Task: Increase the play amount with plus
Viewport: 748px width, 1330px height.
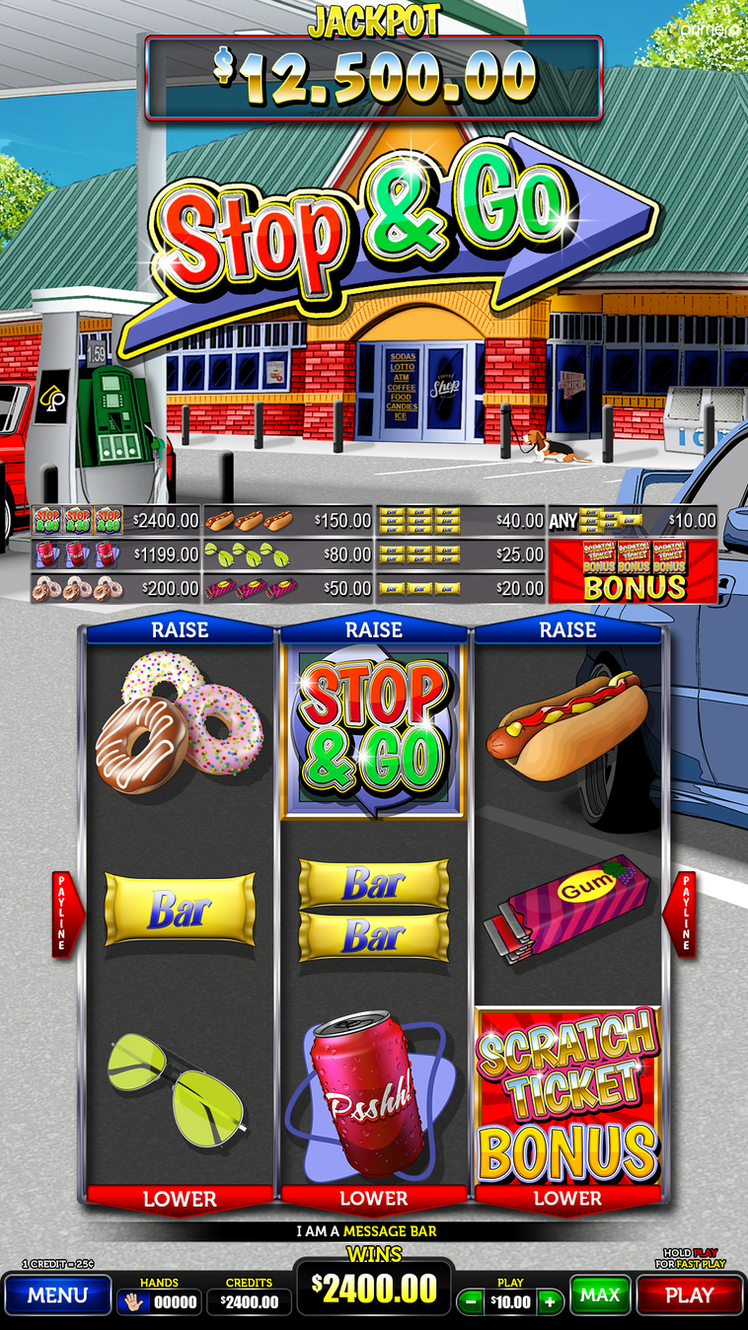Action: coord(549,1301)
